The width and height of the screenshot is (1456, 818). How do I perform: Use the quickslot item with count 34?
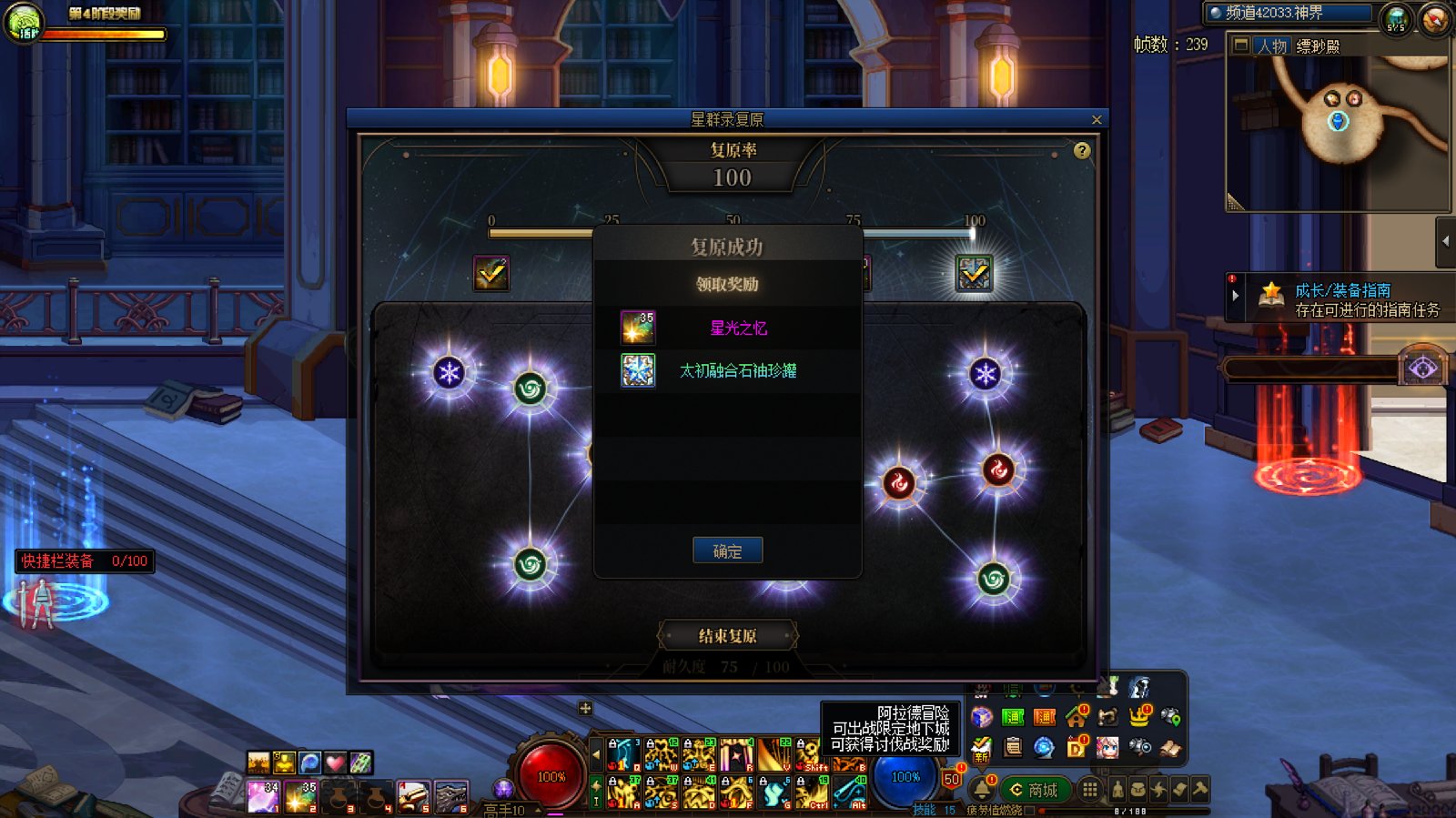pos(263,797)
